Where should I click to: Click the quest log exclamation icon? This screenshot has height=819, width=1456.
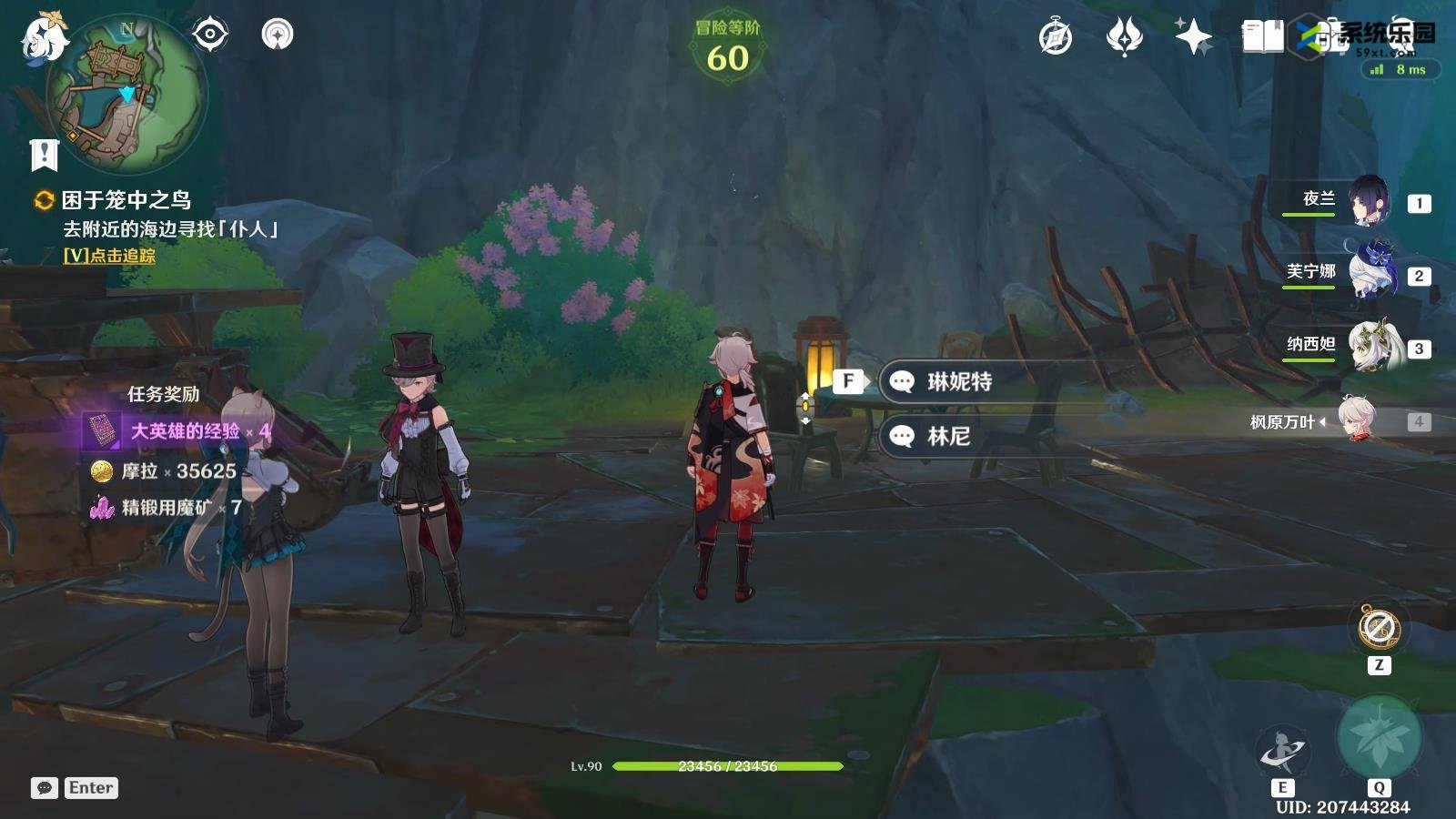coord(44,155)
